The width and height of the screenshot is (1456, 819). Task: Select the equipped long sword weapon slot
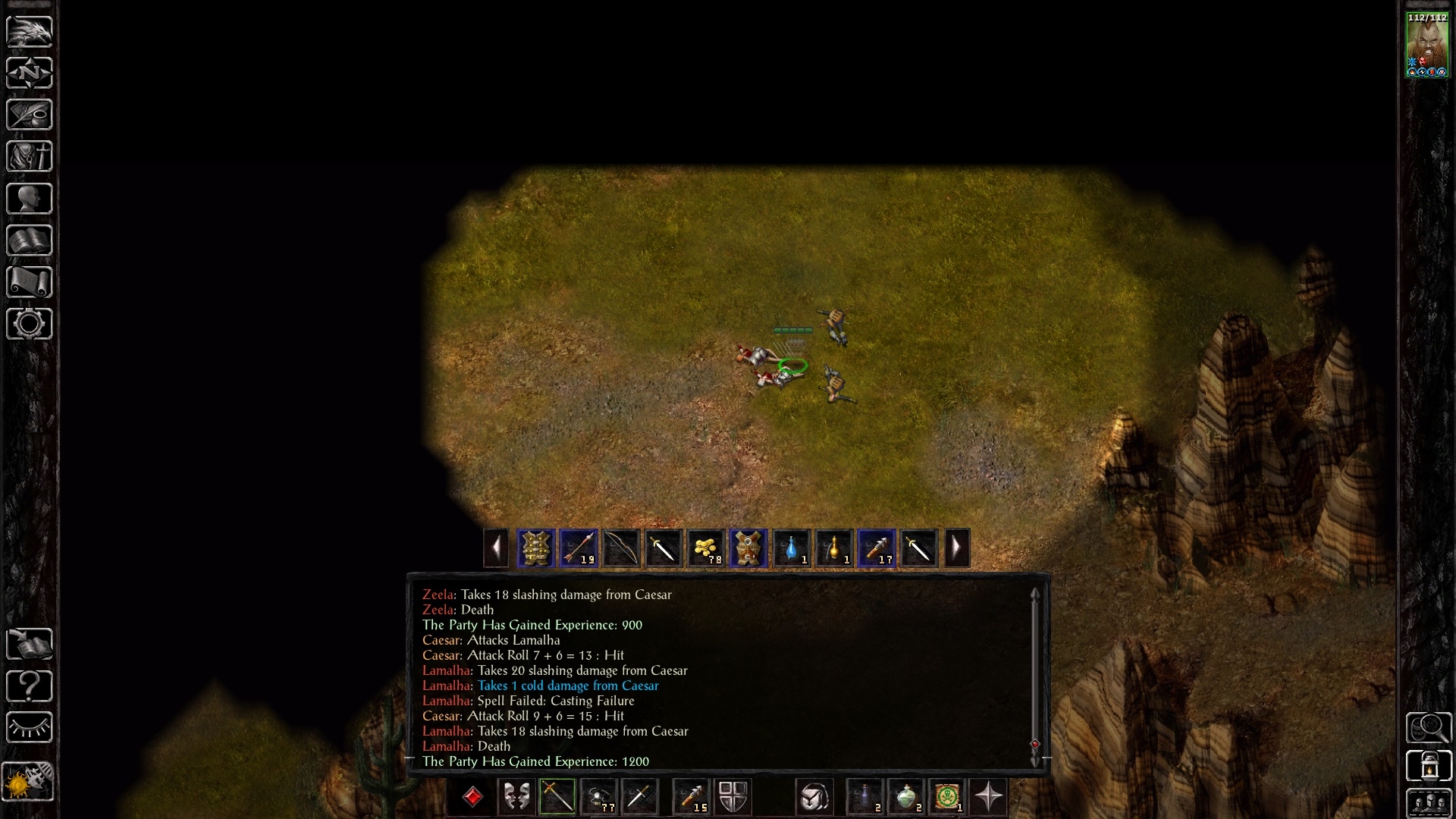557,797
